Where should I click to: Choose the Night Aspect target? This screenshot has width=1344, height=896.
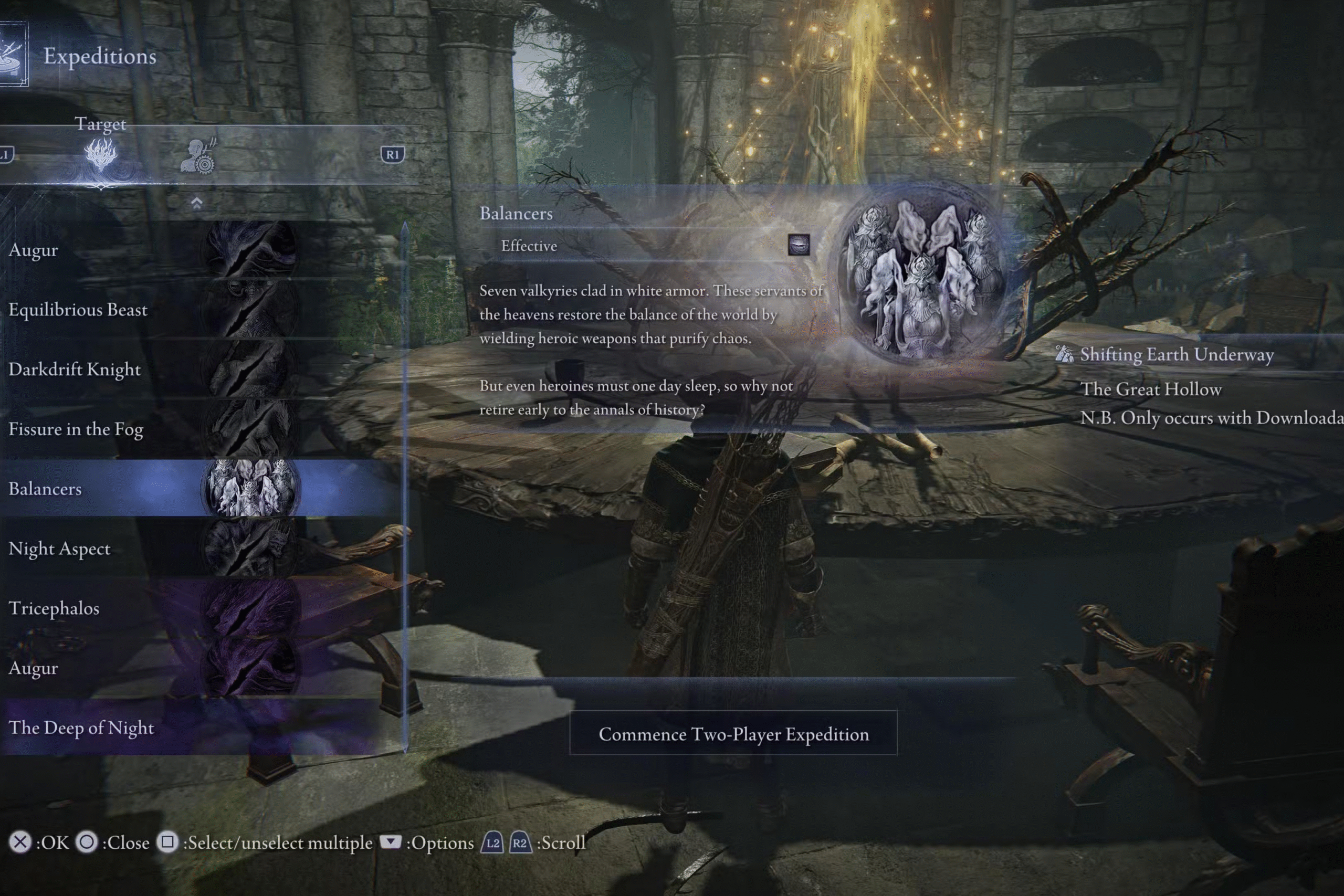click(x=149, y=549)
